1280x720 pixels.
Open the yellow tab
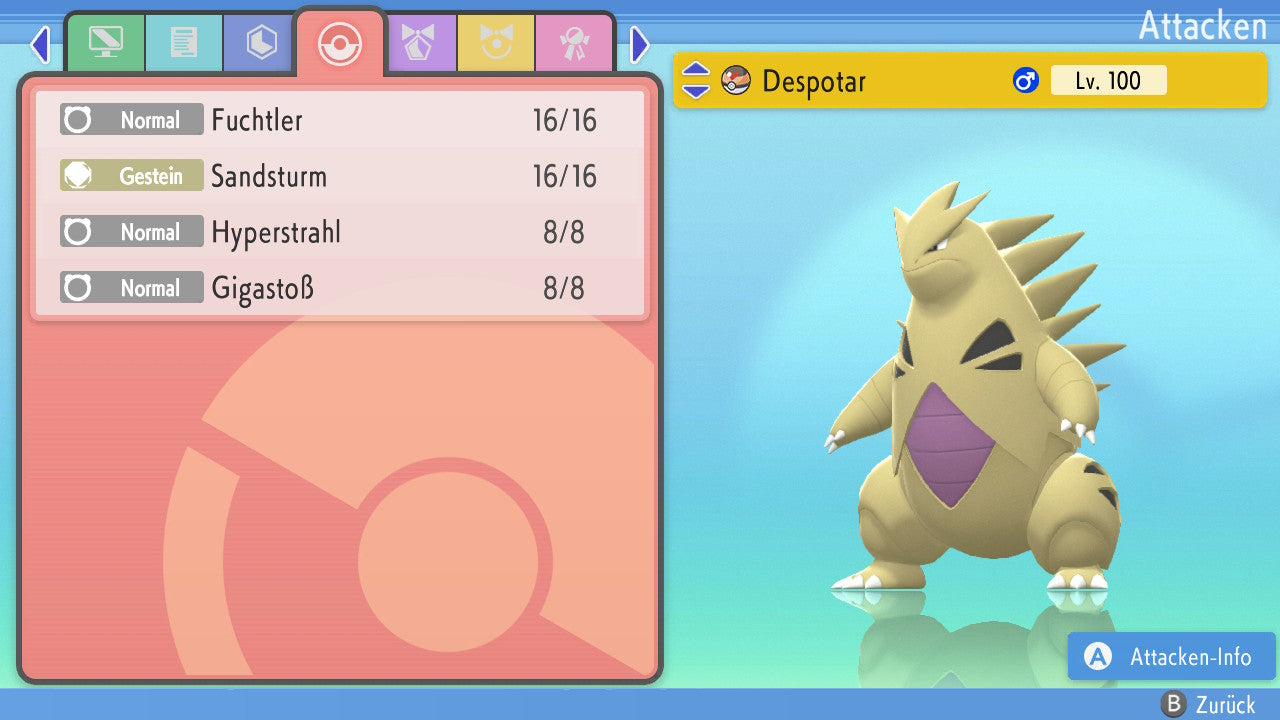tap(496, 43)
